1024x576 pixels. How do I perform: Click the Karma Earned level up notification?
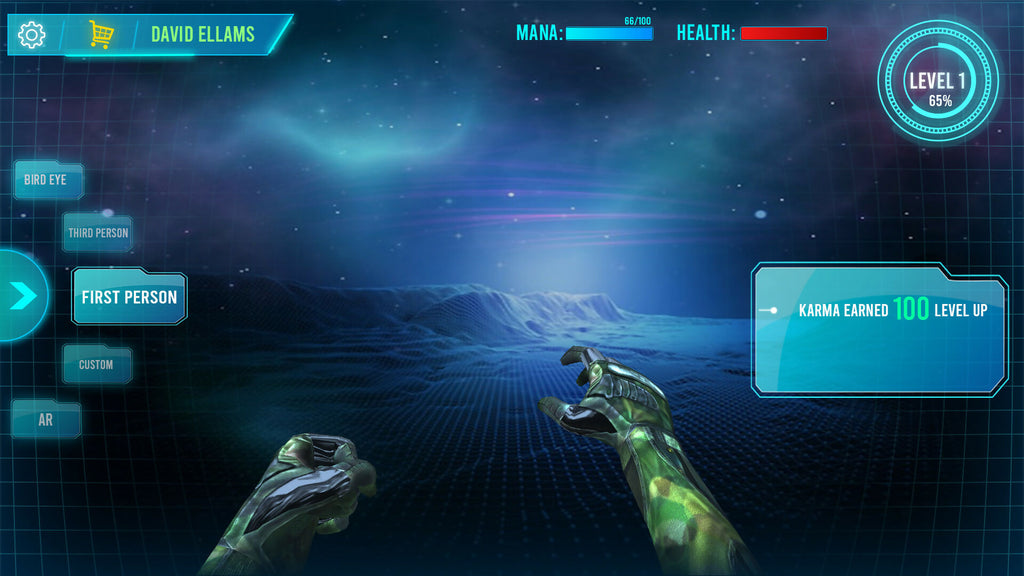click(880, 328)
